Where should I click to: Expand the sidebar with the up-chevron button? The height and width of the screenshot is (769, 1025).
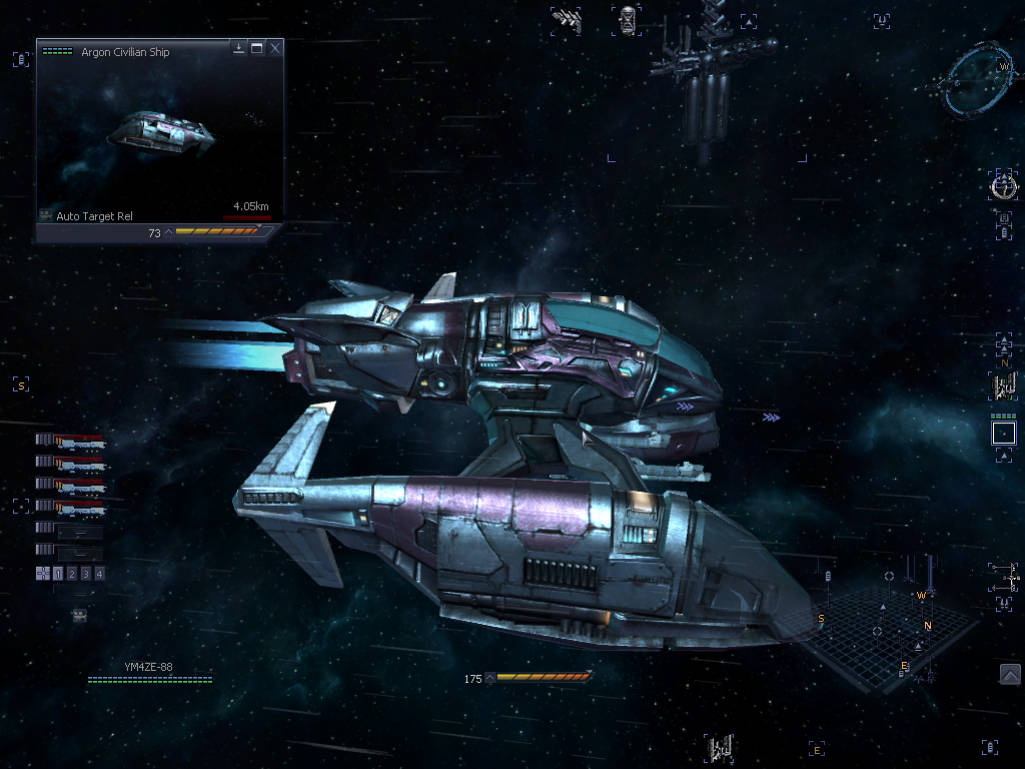(1010, 674)
